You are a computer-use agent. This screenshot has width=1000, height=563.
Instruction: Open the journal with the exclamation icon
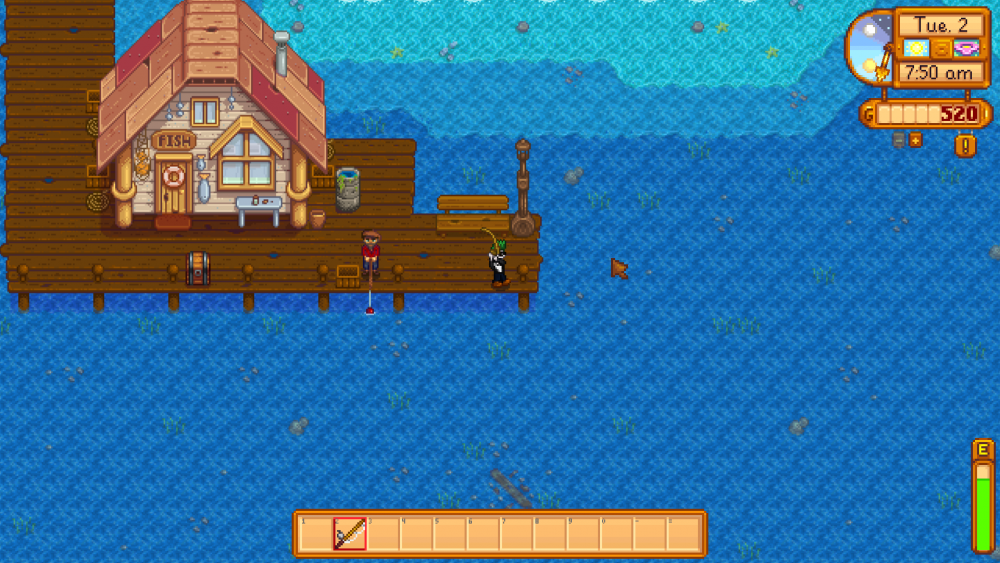click(966, 146)
